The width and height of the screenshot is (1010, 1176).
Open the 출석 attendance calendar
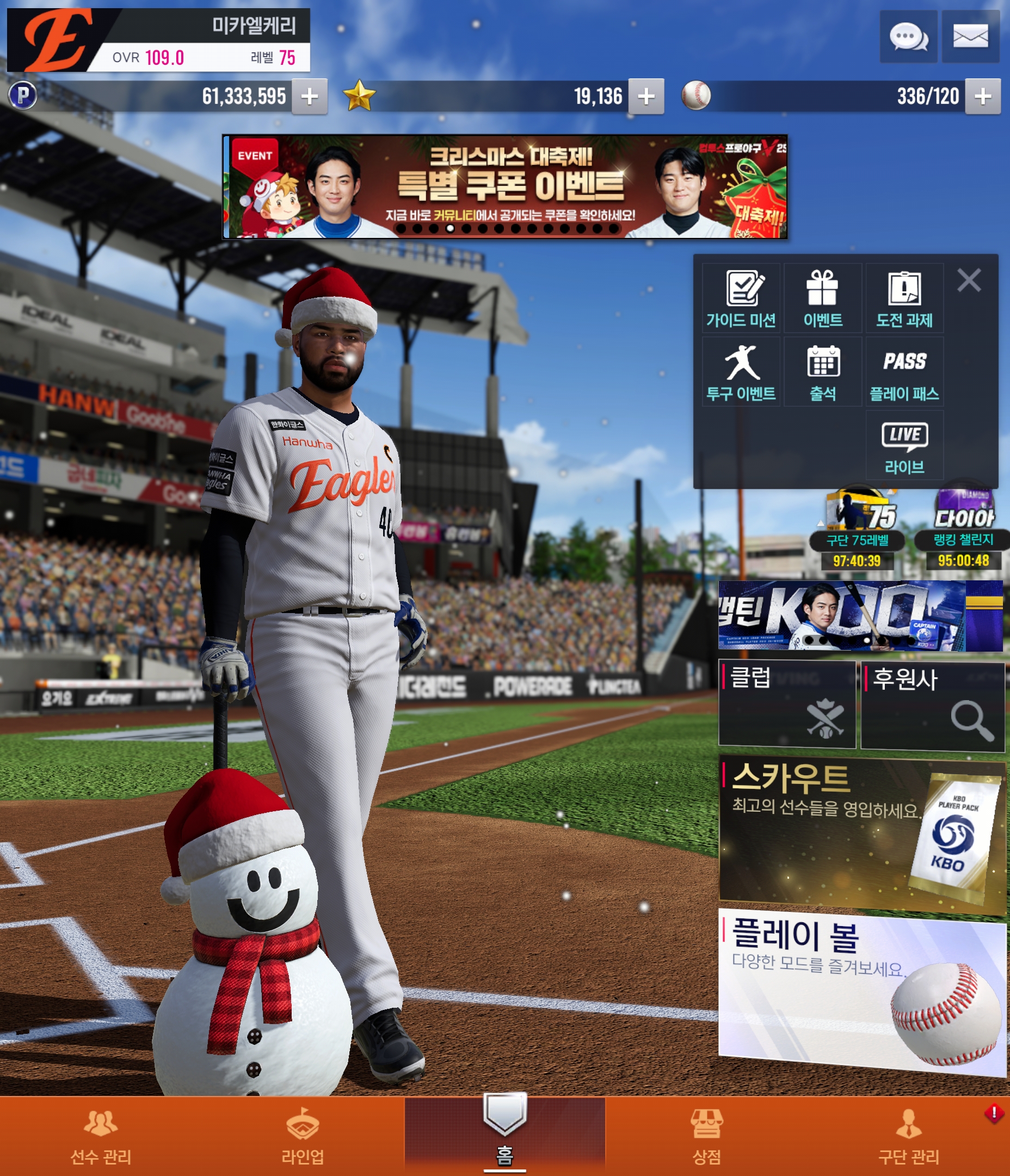[823, 372]
